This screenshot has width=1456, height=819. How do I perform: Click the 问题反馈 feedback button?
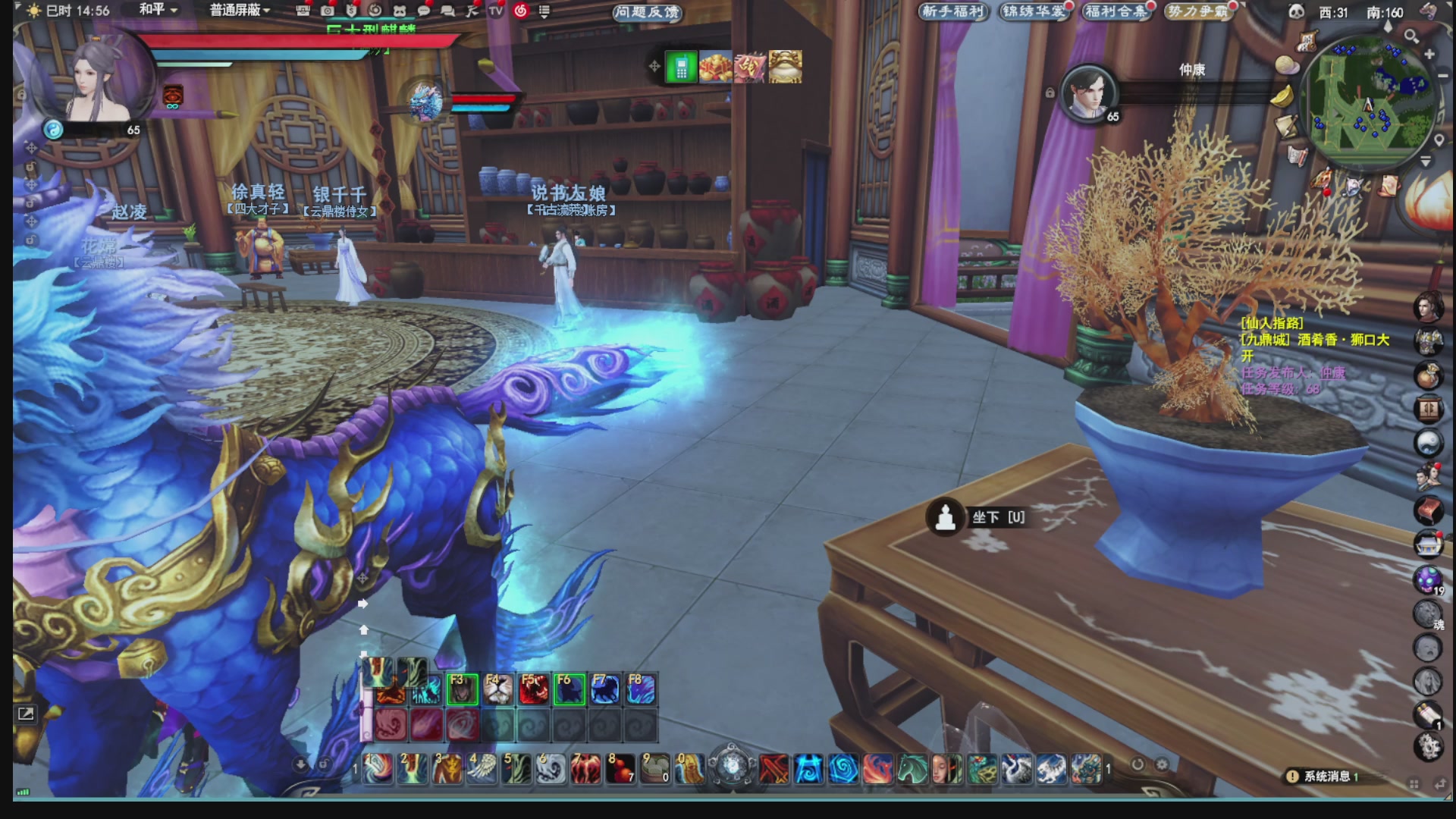[647, 11]
